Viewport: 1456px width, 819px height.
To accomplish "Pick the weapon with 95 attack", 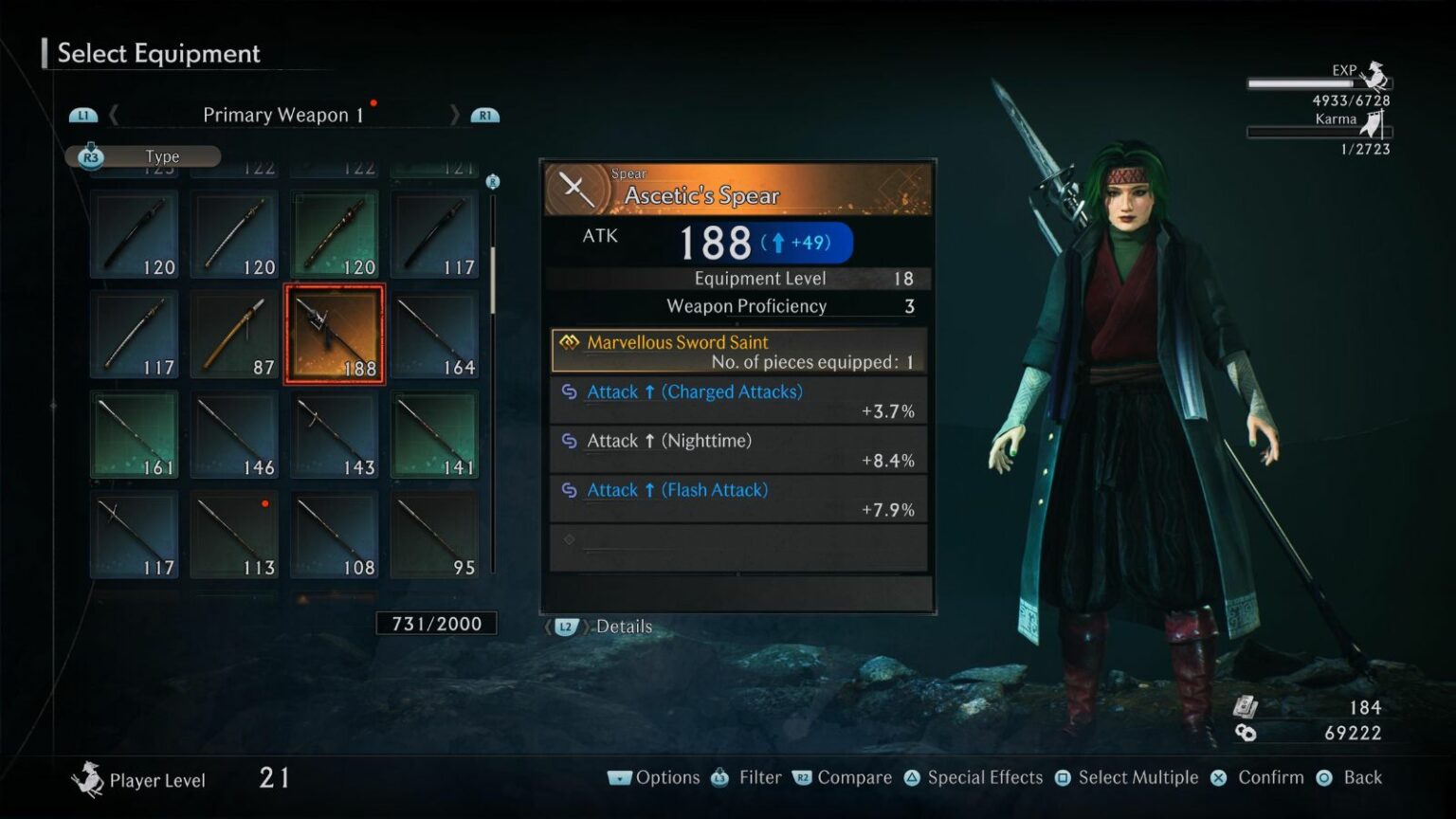I will pyautogui.click(x=434, y=535).
